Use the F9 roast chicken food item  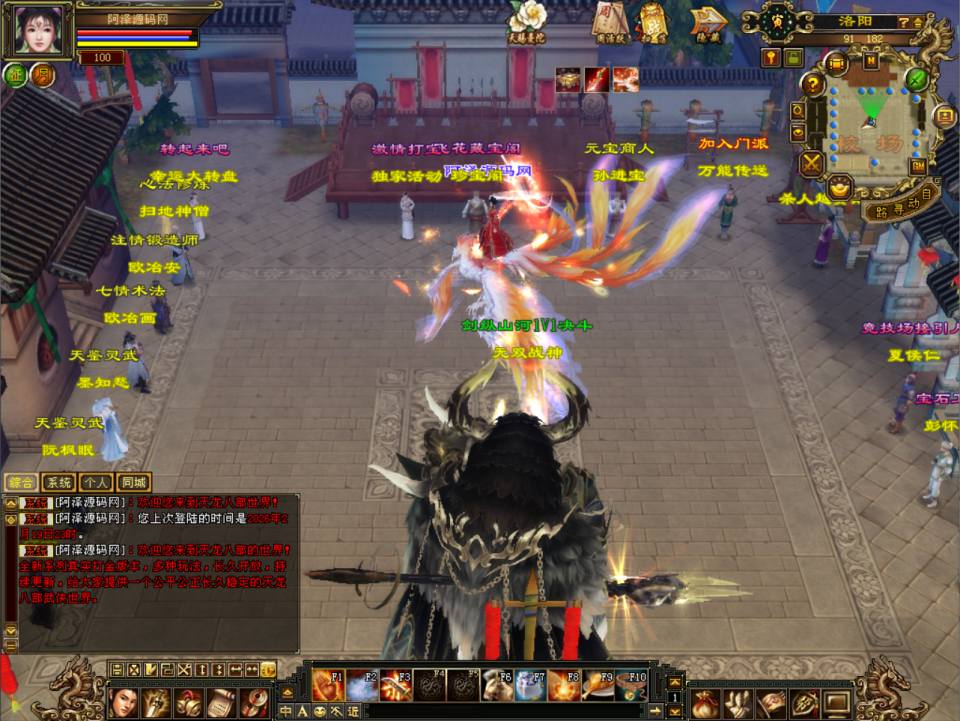(598, 686)
